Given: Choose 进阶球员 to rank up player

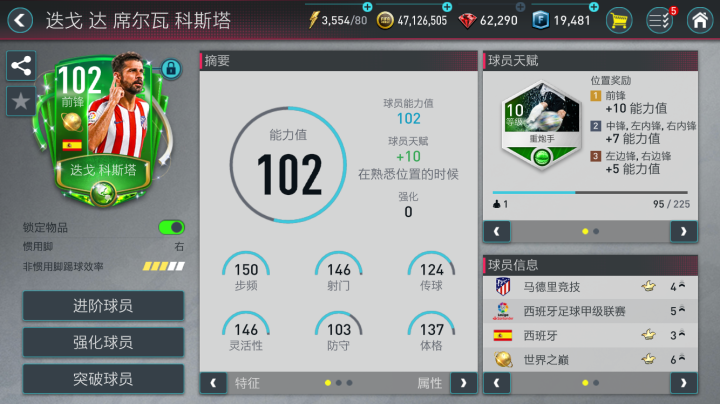Looking at the screenshot, I should coord(103,306).
